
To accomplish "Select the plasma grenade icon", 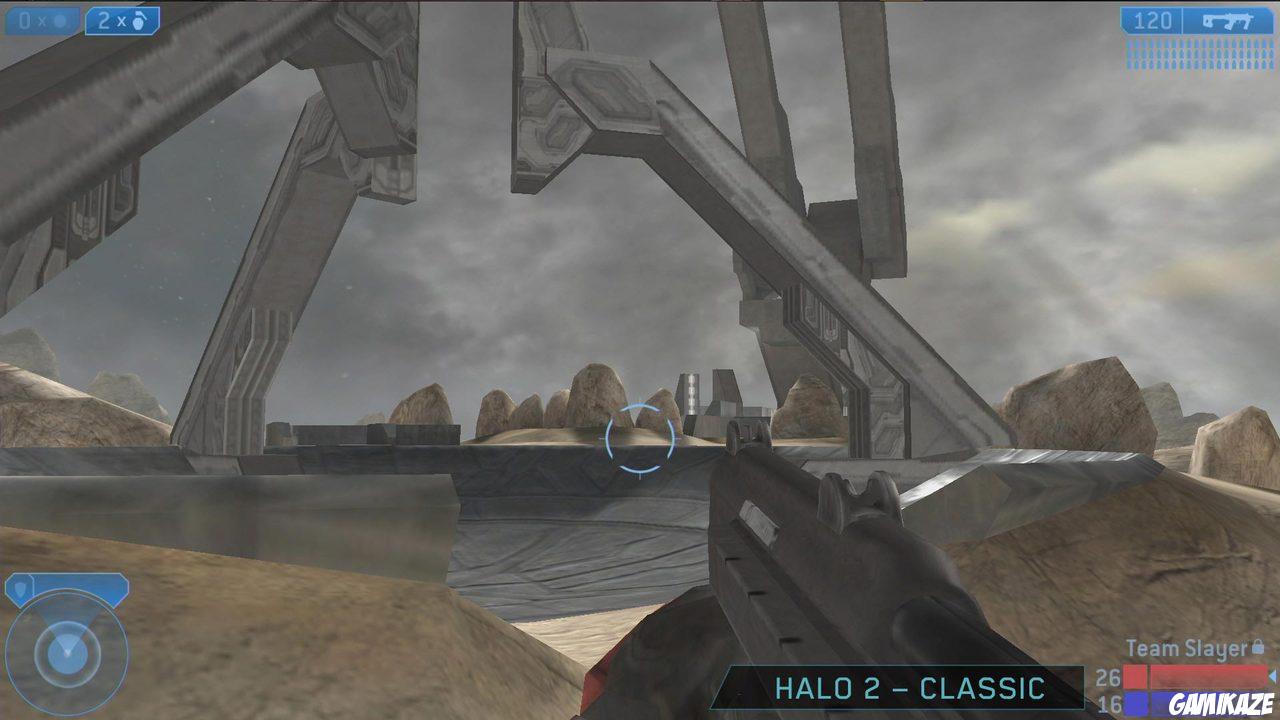I will pyautogui.click(x=58, y=18).
